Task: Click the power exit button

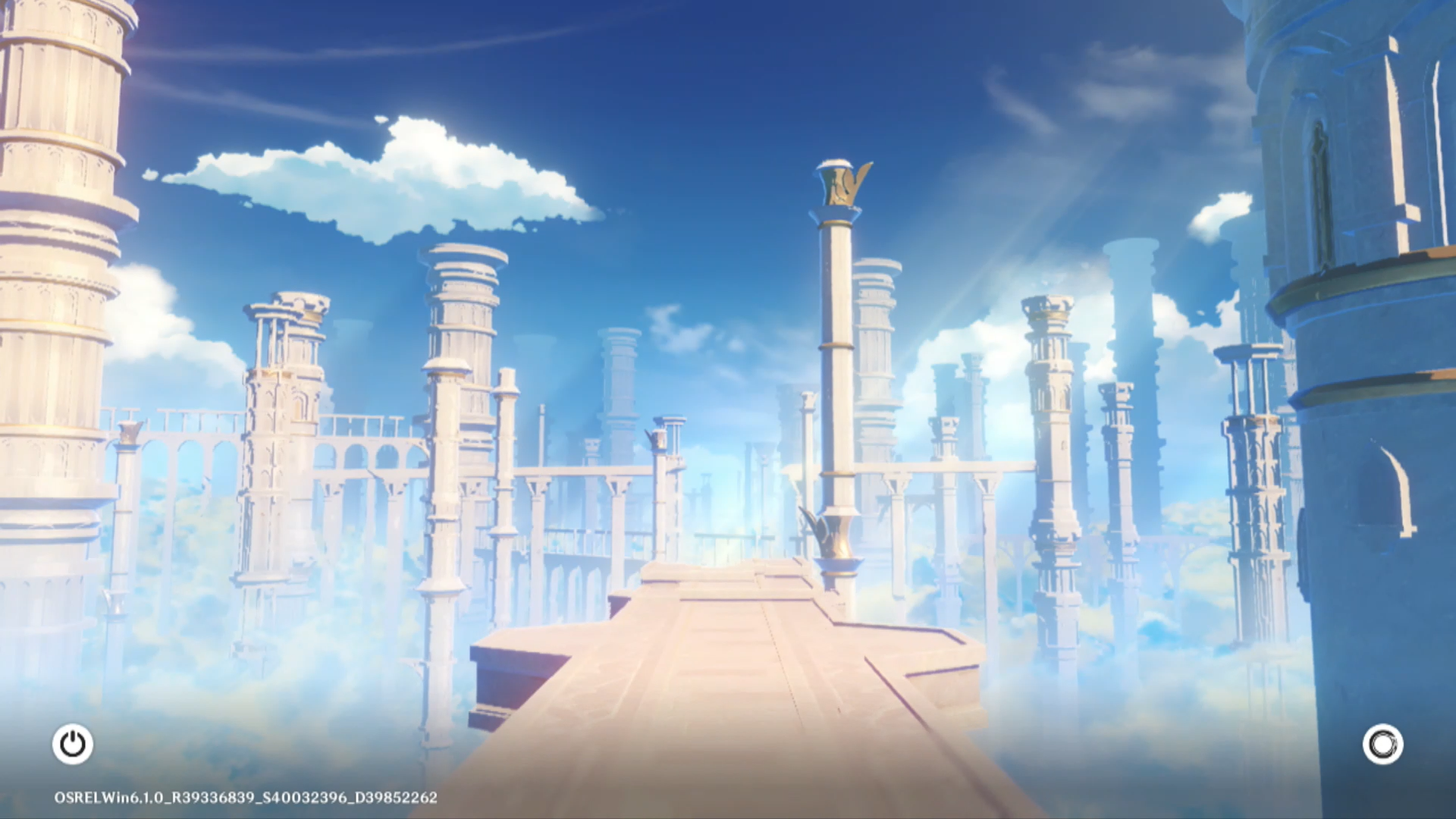Action: [73, 744]
